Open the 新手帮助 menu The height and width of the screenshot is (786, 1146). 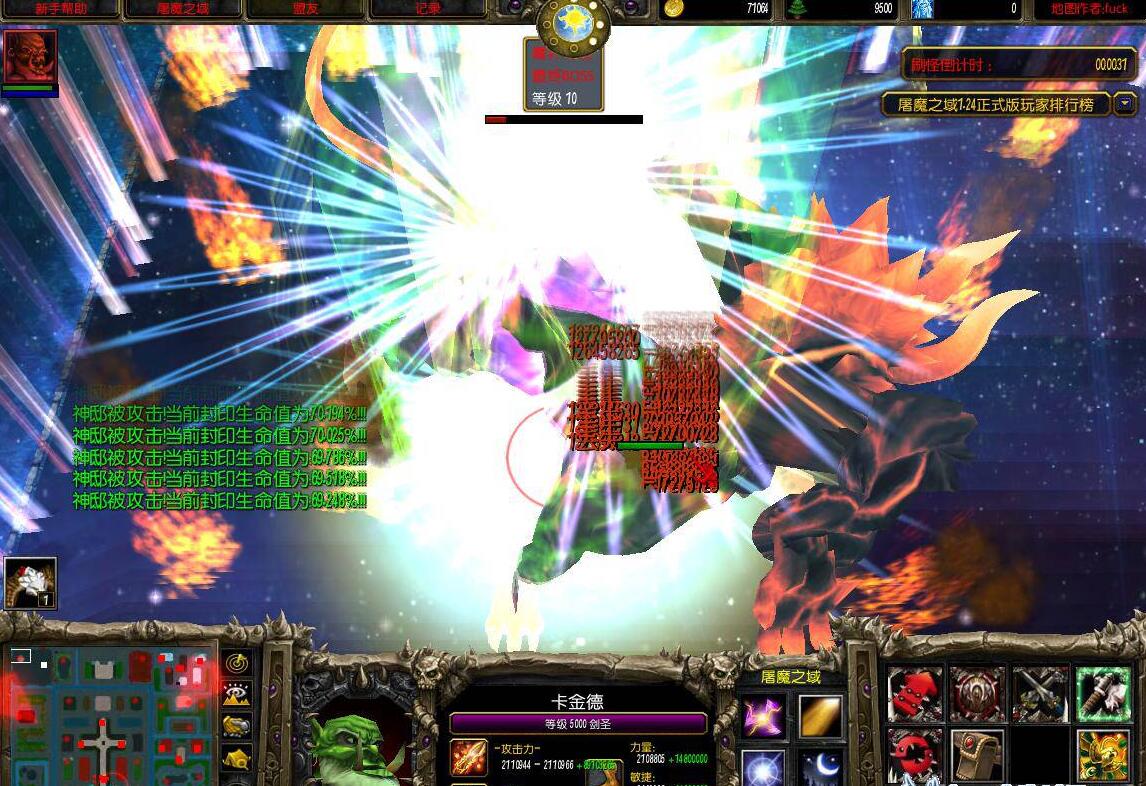(x=60, y=9)
